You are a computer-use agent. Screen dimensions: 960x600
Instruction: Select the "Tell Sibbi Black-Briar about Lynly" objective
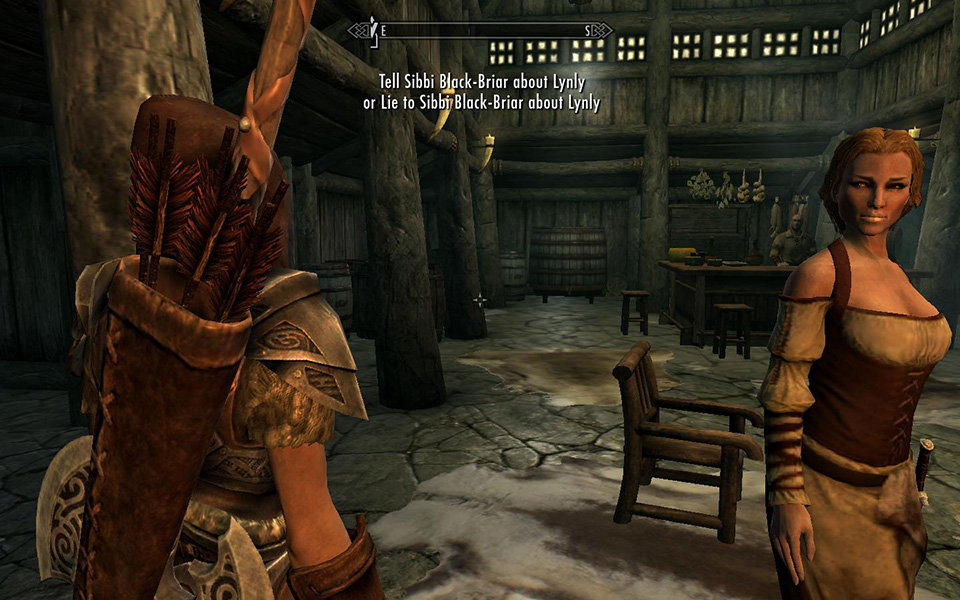point(481,84)
